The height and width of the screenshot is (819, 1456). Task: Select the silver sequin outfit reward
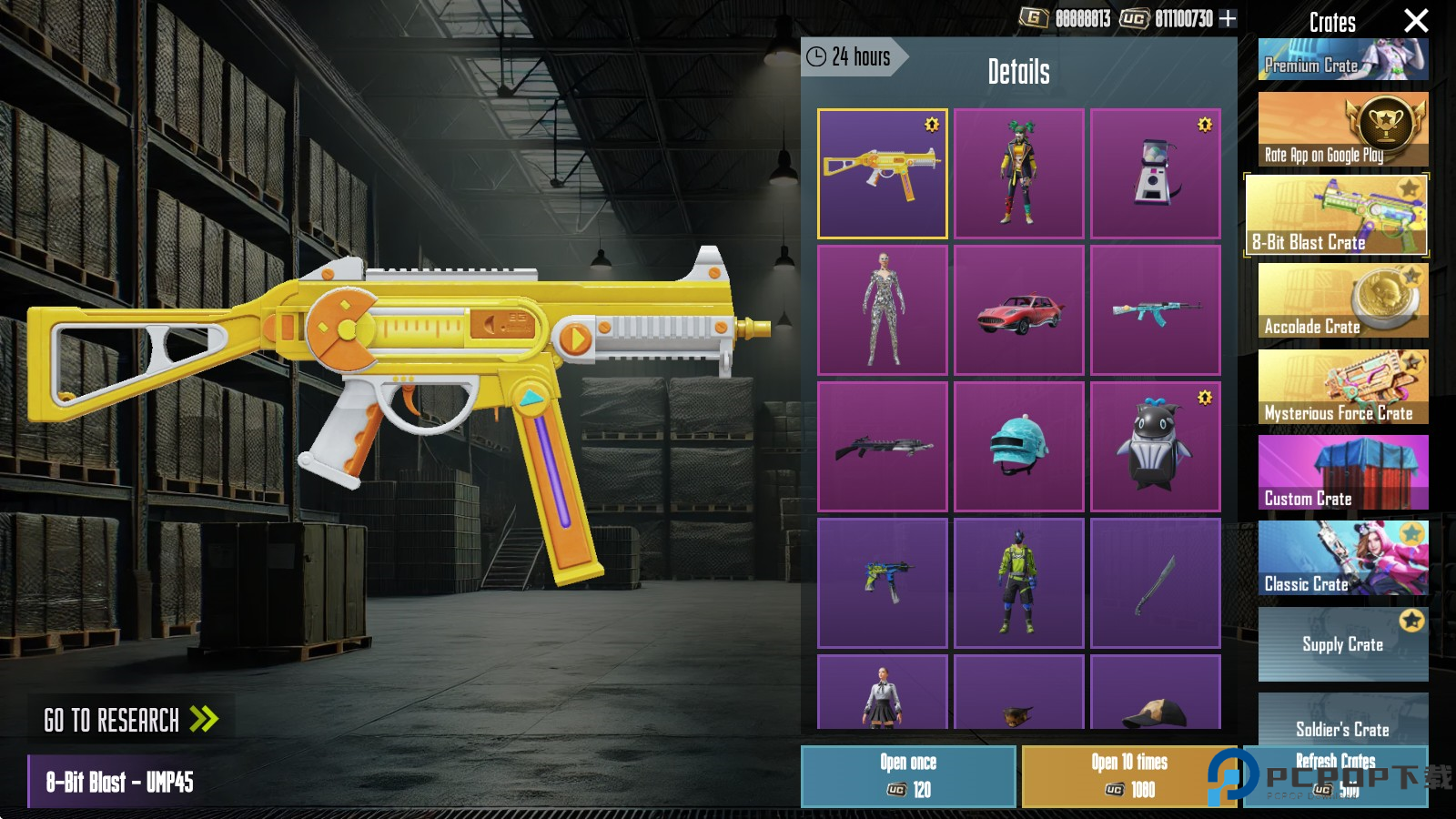tap(882, 310)
